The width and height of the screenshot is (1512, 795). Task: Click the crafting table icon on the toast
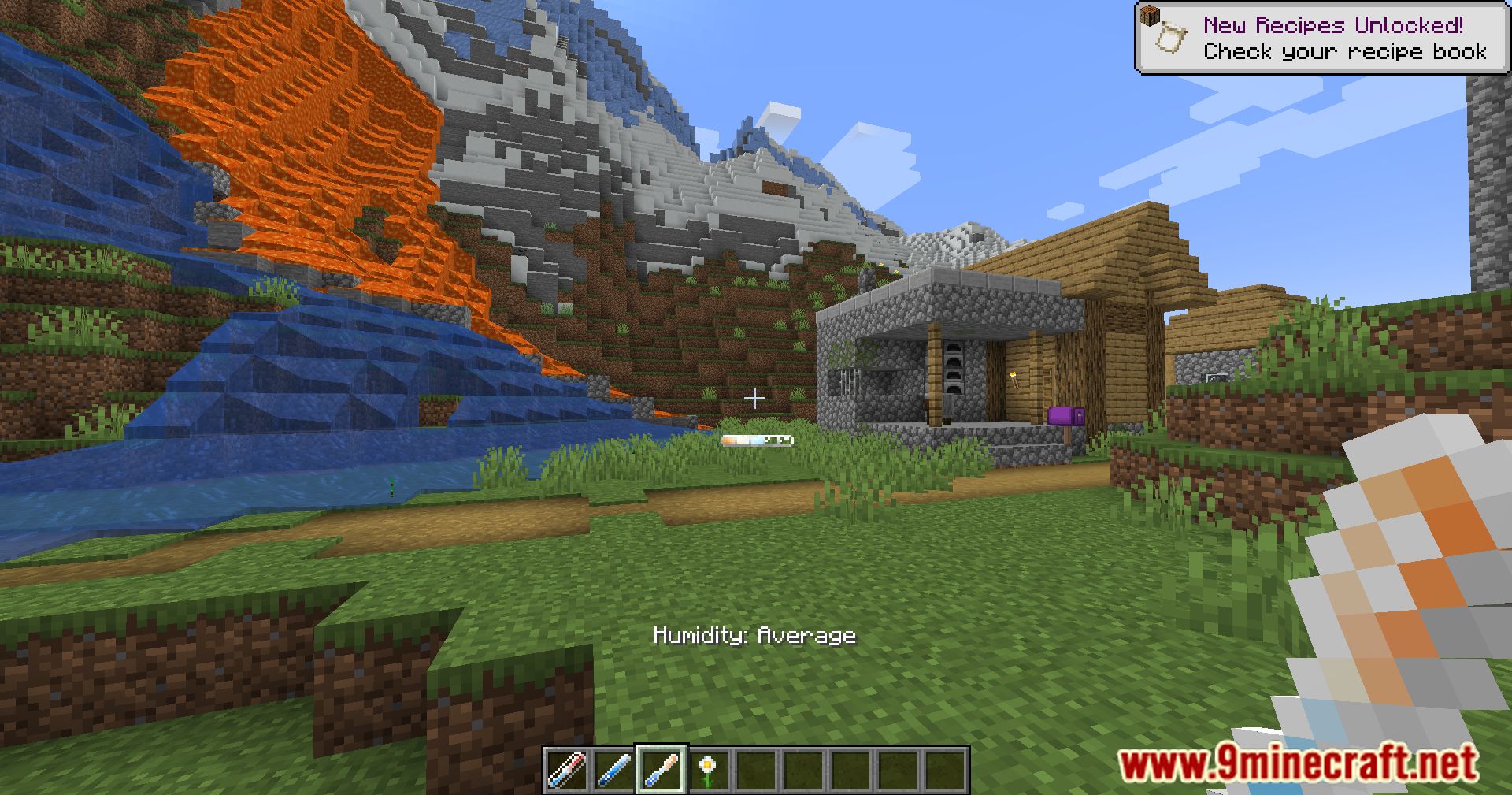click(1149, 14)
